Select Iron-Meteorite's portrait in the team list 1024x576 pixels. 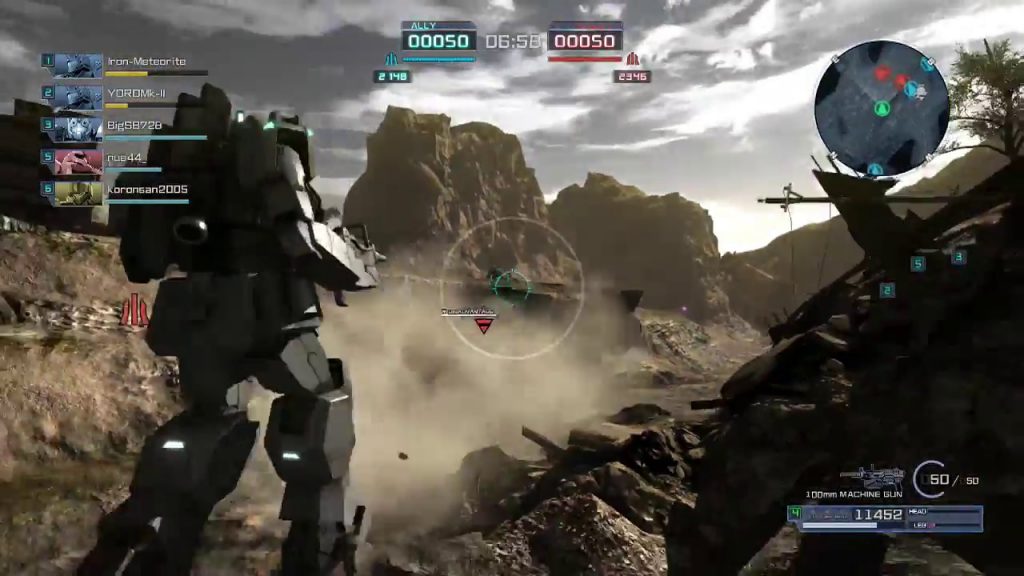click(78, 66)
